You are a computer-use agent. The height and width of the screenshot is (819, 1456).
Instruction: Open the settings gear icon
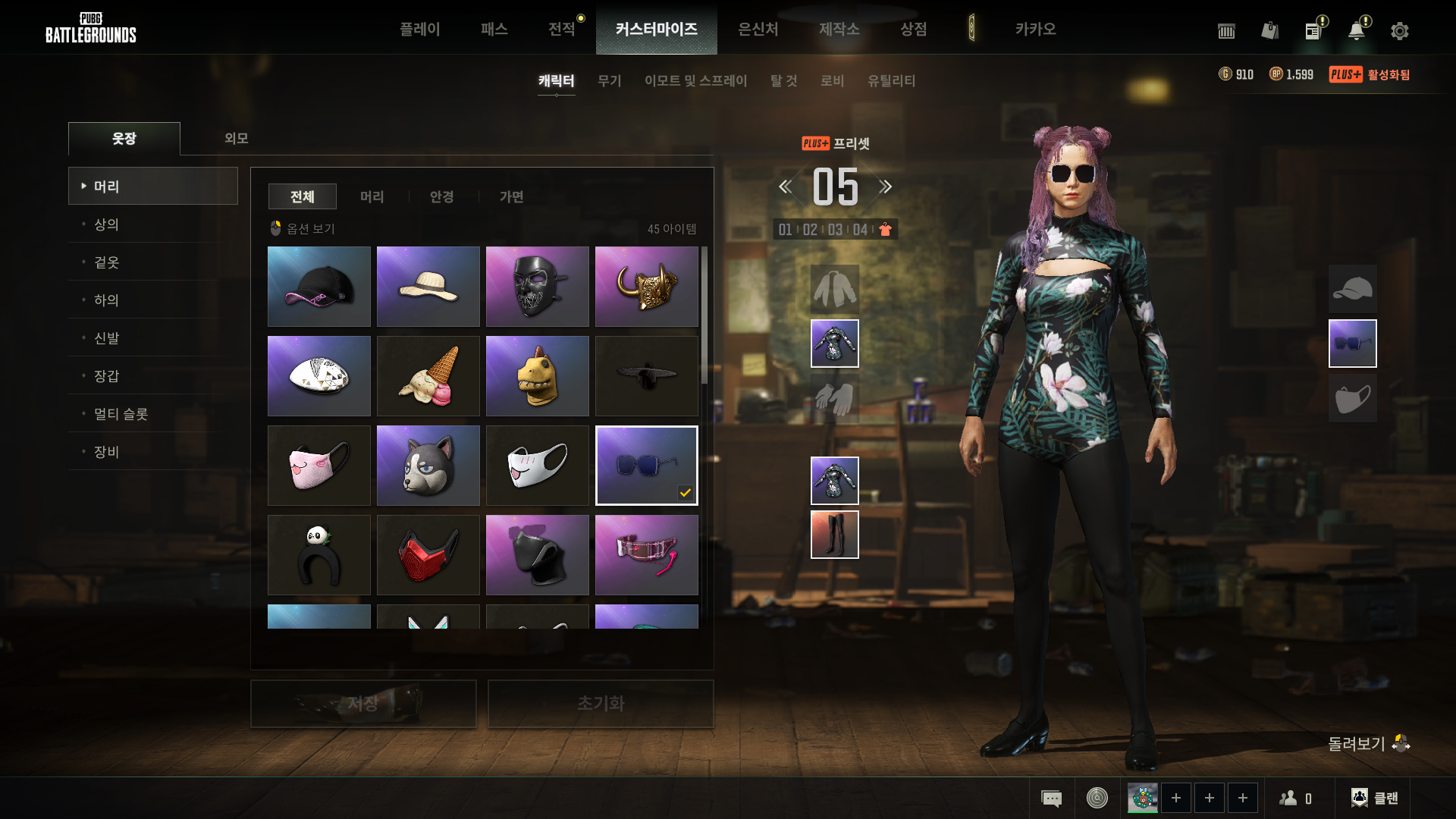coord(1400,31)
